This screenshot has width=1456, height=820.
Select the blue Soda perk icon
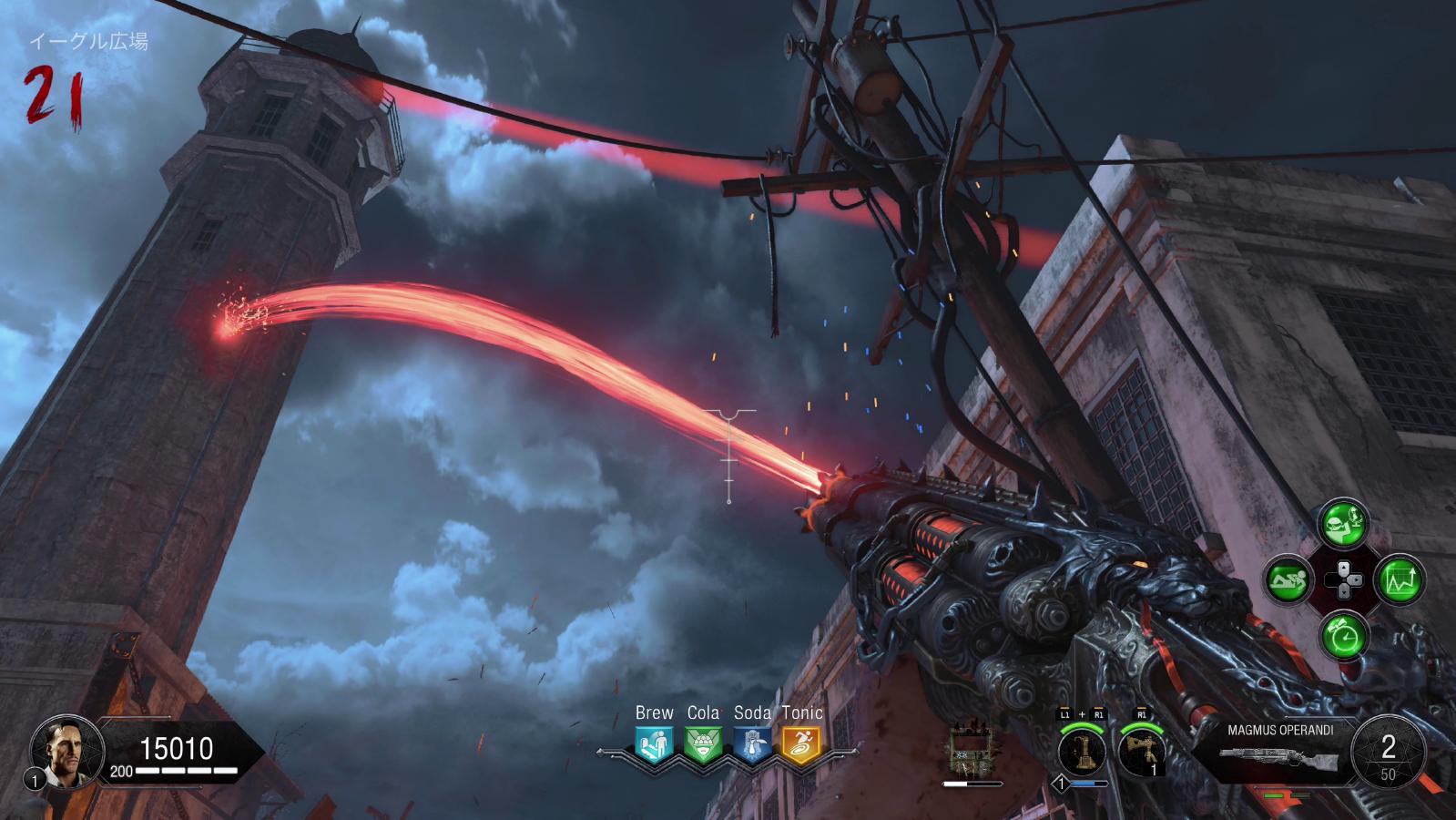[x=752, y=745]
